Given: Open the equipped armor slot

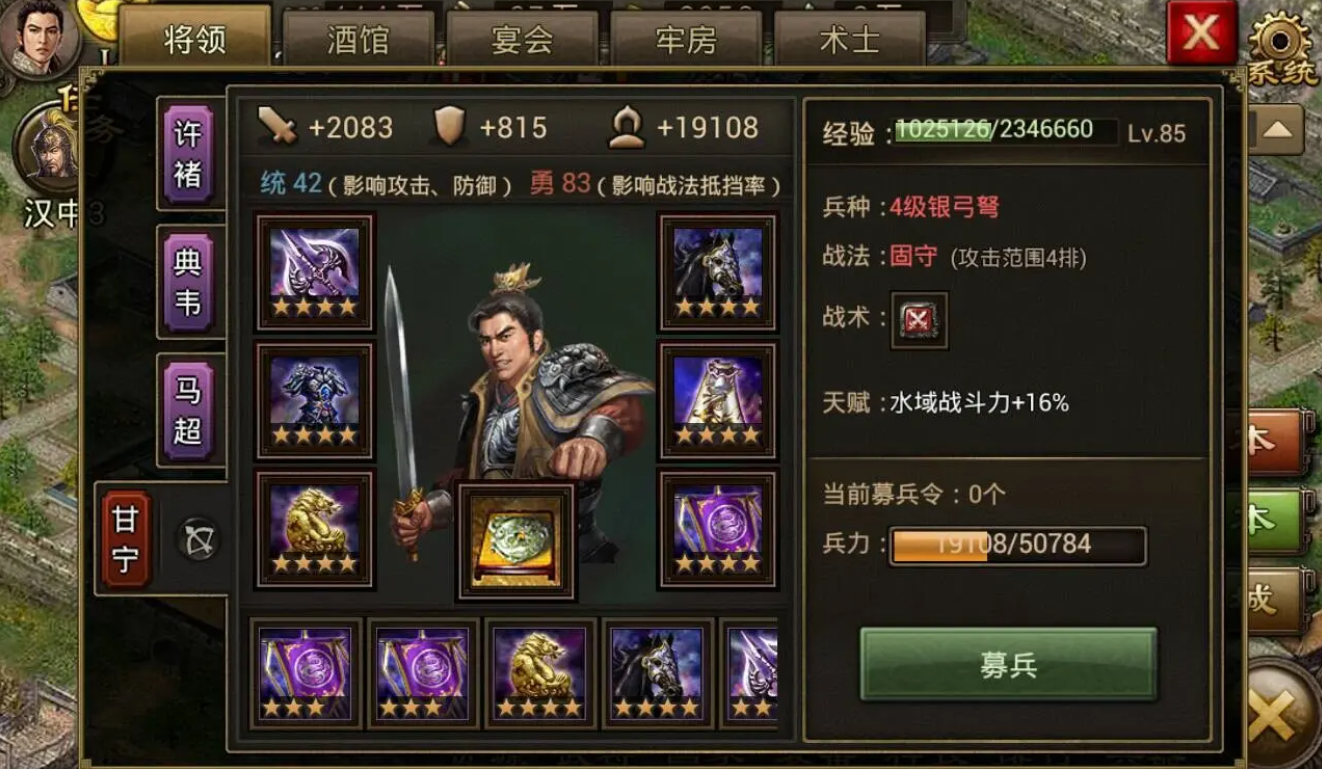Looking at the screenshot, I should [x=313, y=398].
